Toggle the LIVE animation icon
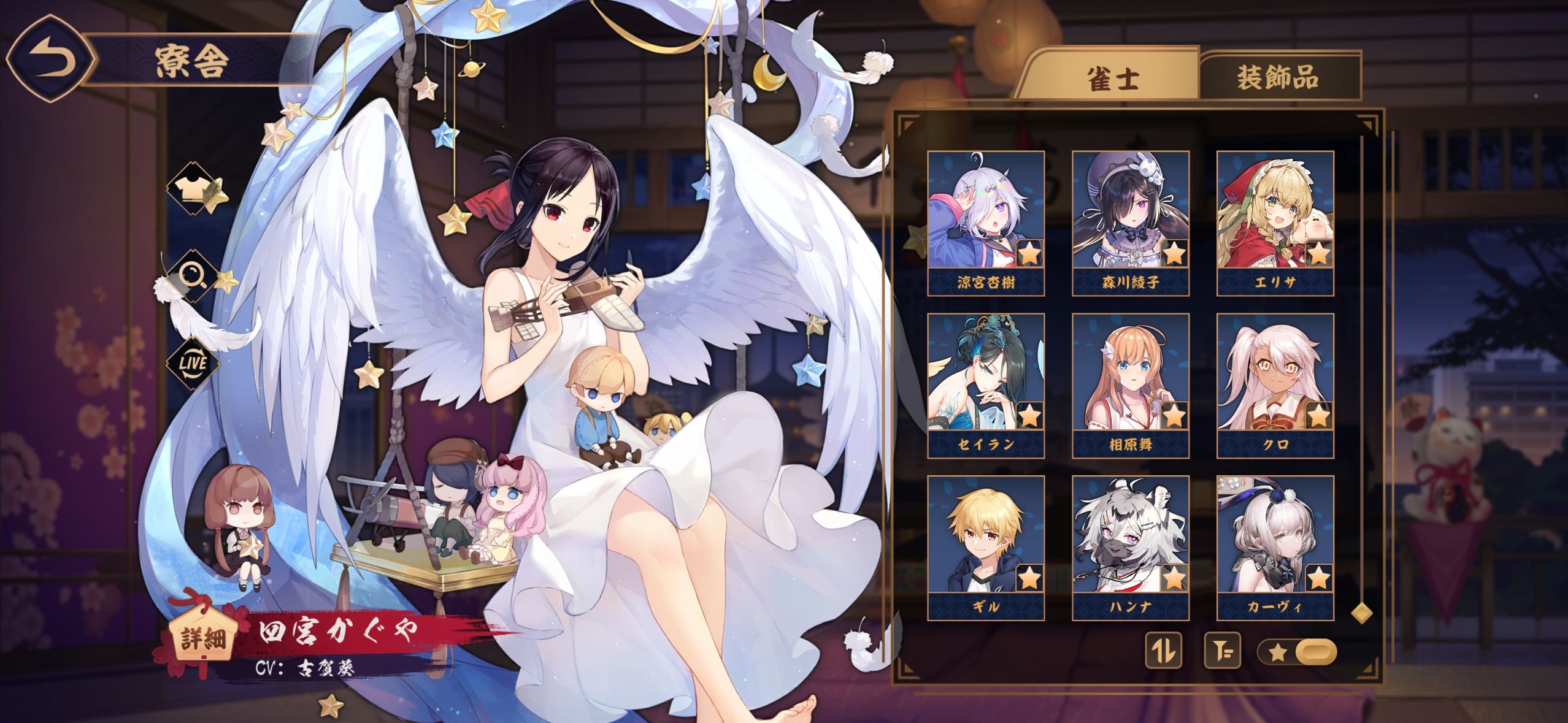 [193, 362]
